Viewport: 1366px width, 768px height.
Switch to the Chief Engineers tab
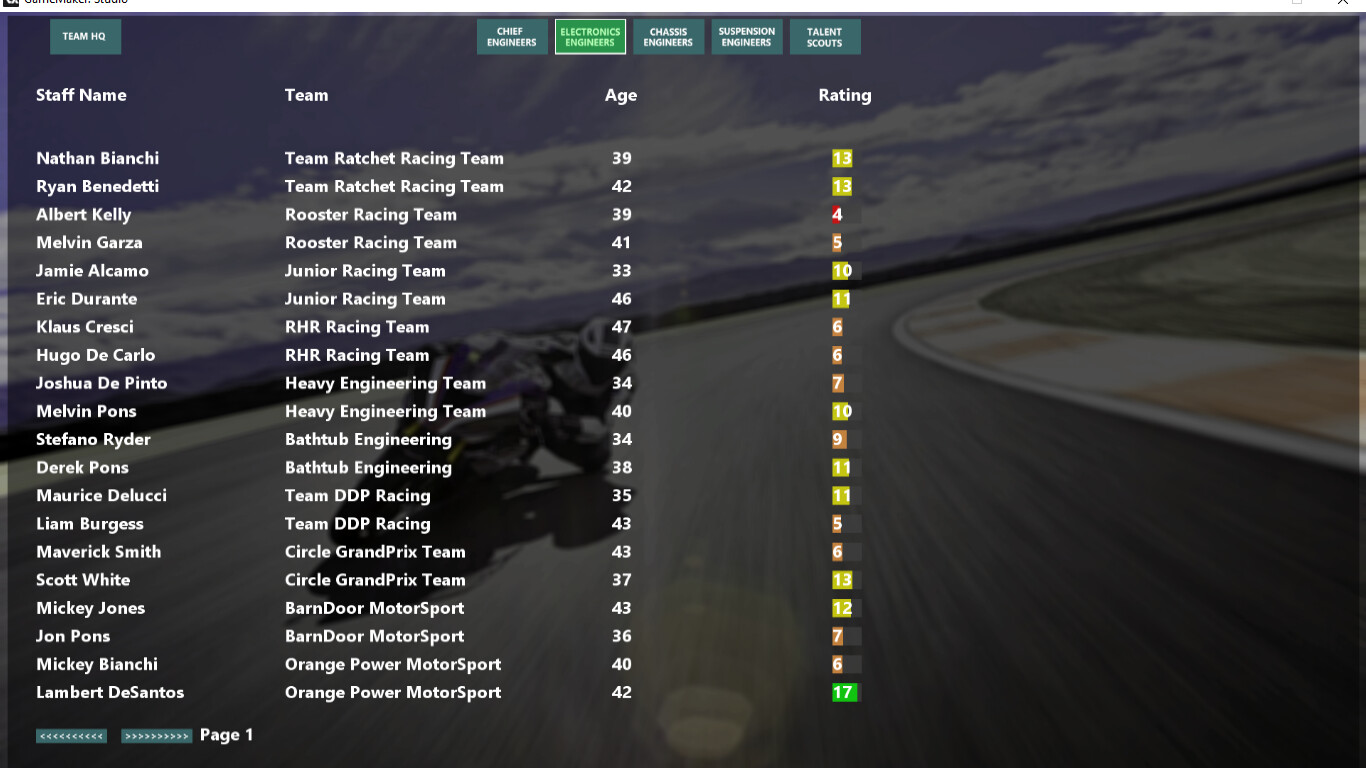511,36
